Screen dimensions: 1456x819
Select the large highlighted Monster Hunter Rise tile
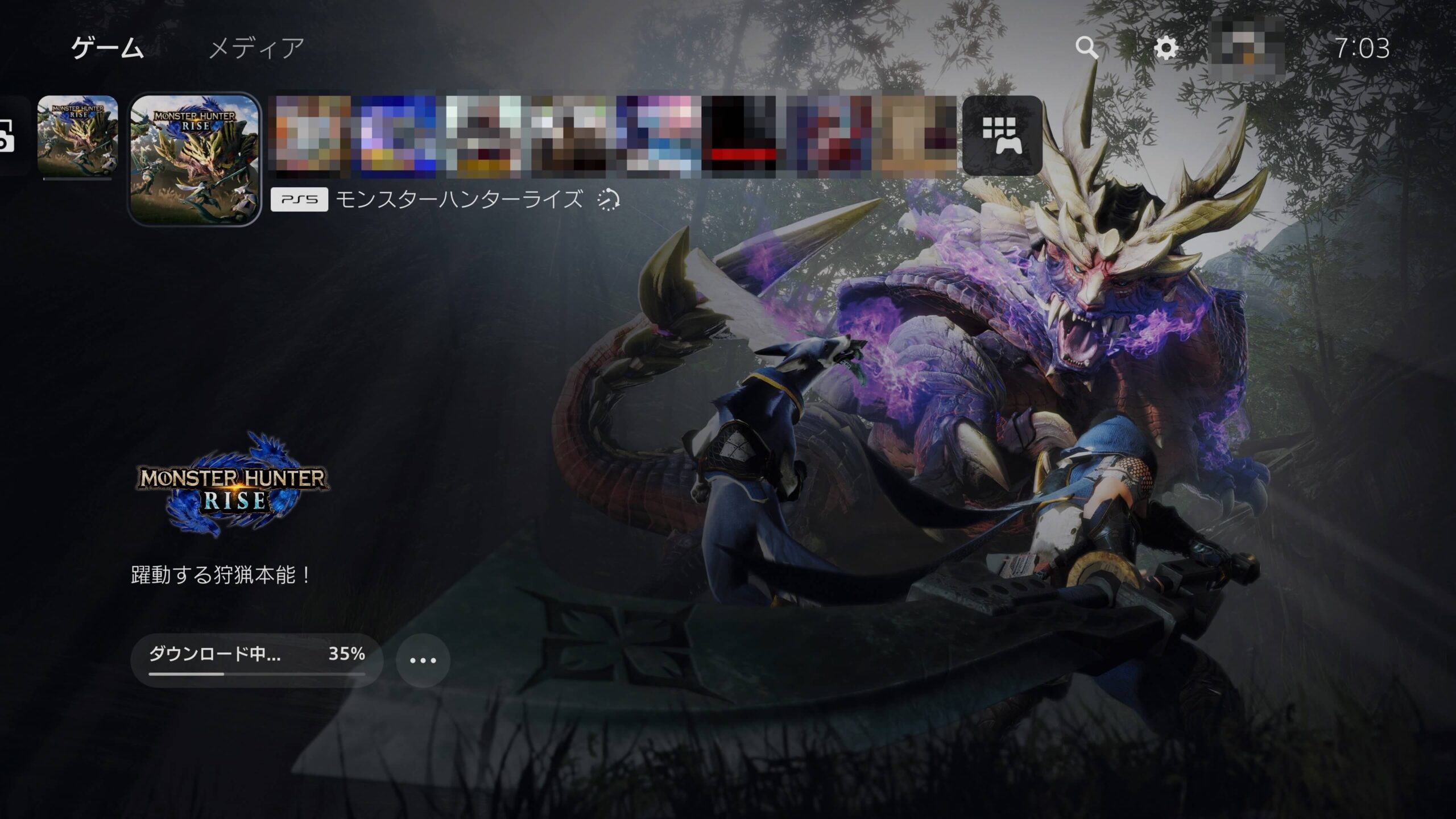pyautogui.click(x=195, y=159)
